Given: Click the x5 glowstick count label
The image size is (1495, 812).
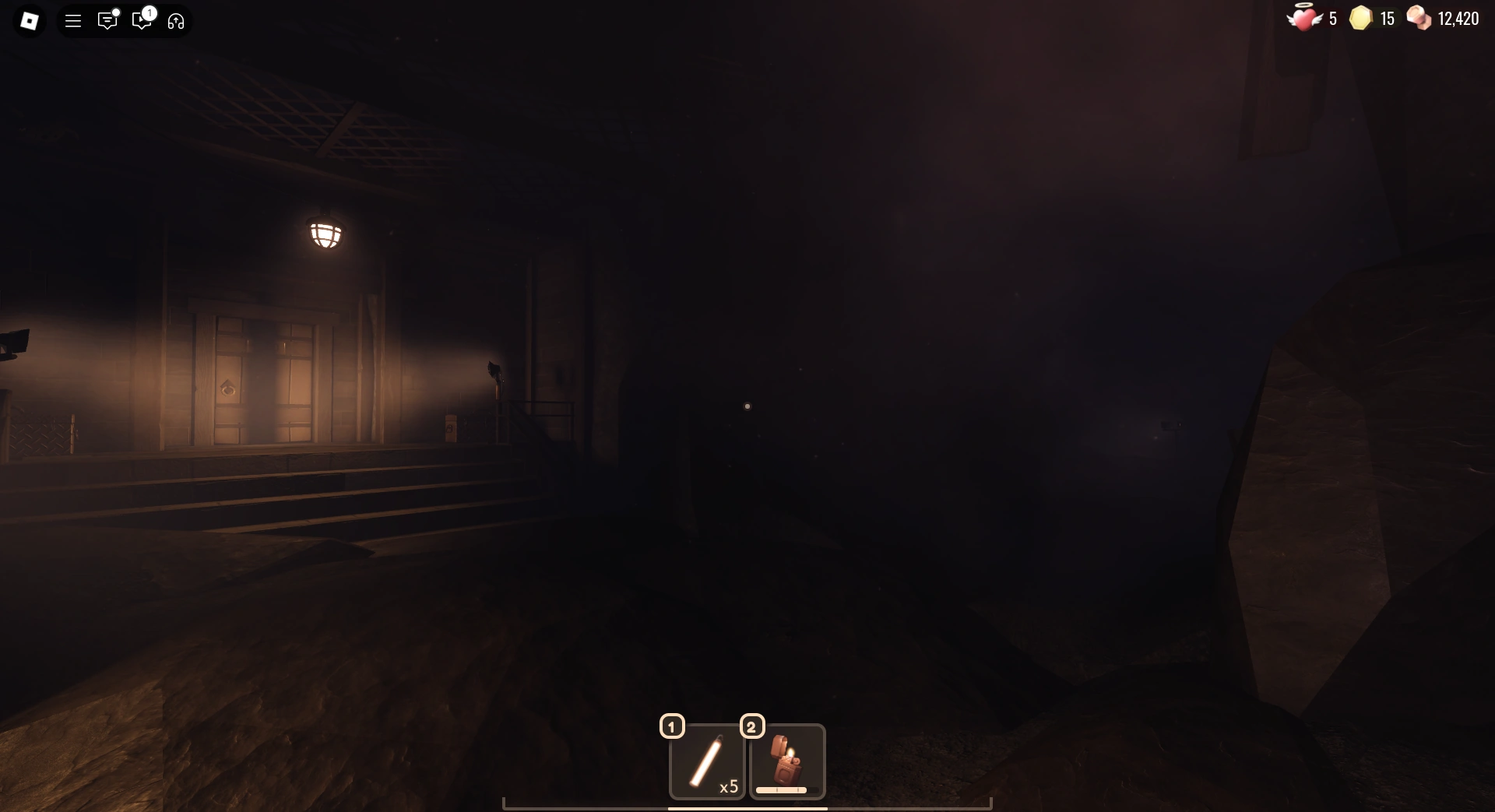Looking at the screenshot, I should [730, 786].
